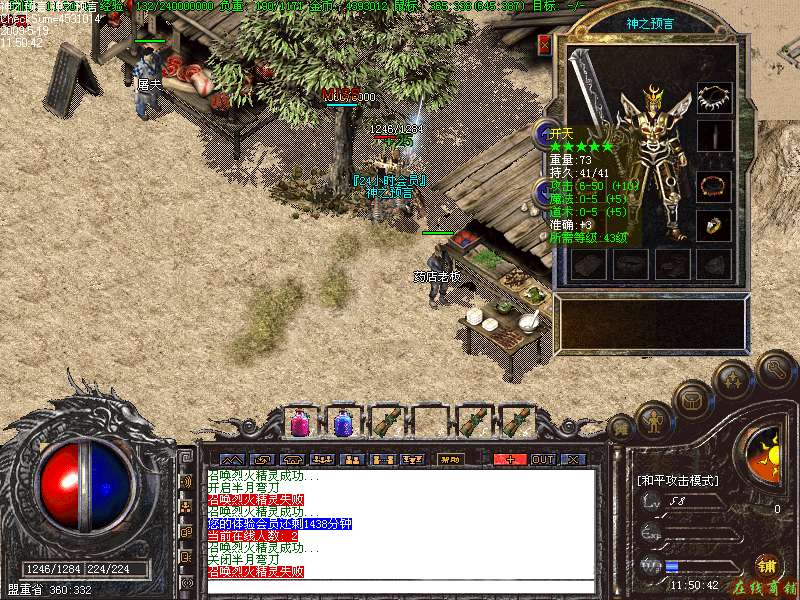Viewport: 800px width, 600px height.
Task: Click the red plus button above chat
Action: click(510, 459)
